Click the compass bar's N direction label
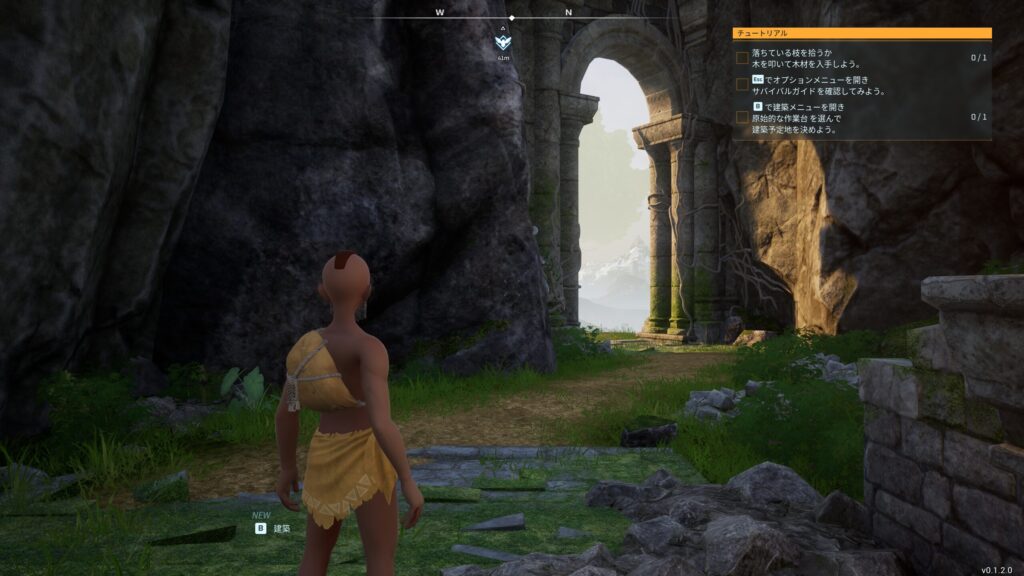 568,13
